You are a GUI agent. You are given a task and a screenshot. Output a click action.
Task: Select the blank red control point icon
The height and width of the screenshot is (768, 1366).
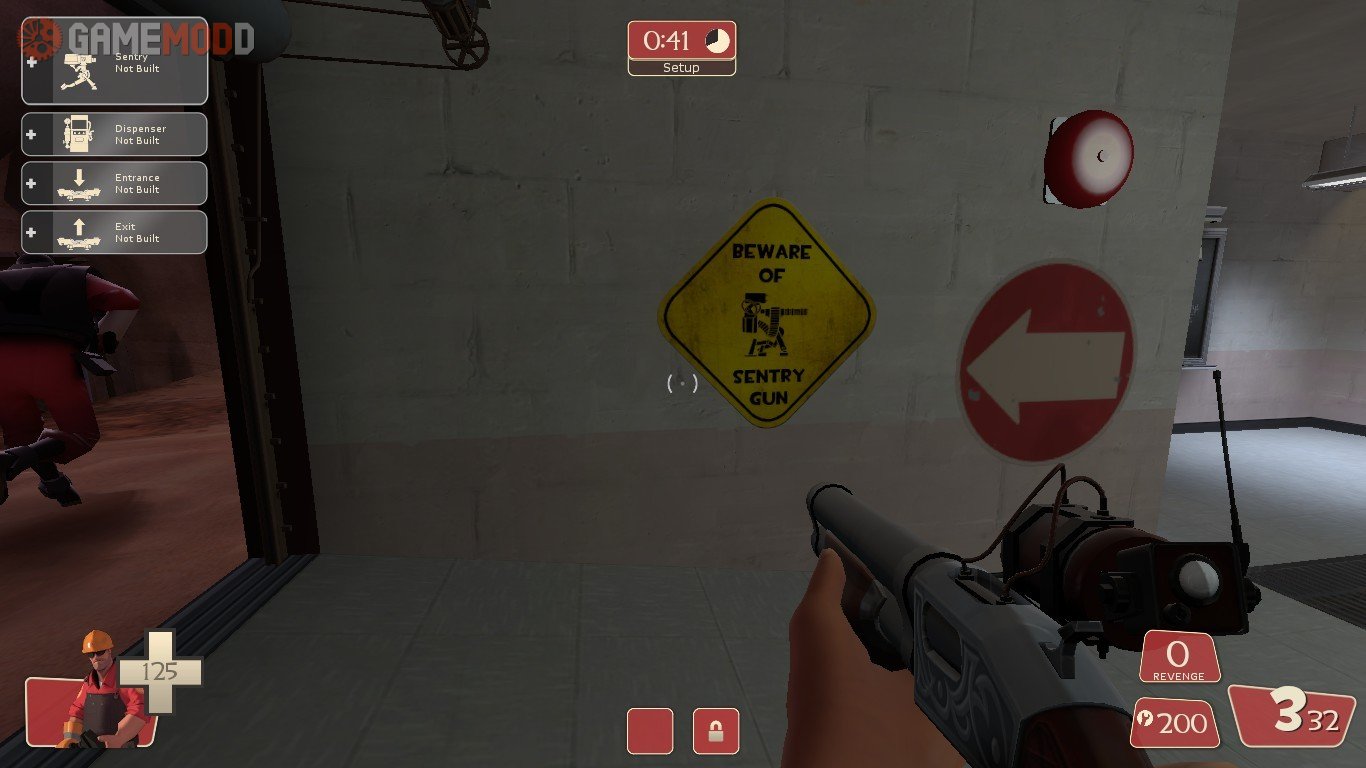[650, 731]
